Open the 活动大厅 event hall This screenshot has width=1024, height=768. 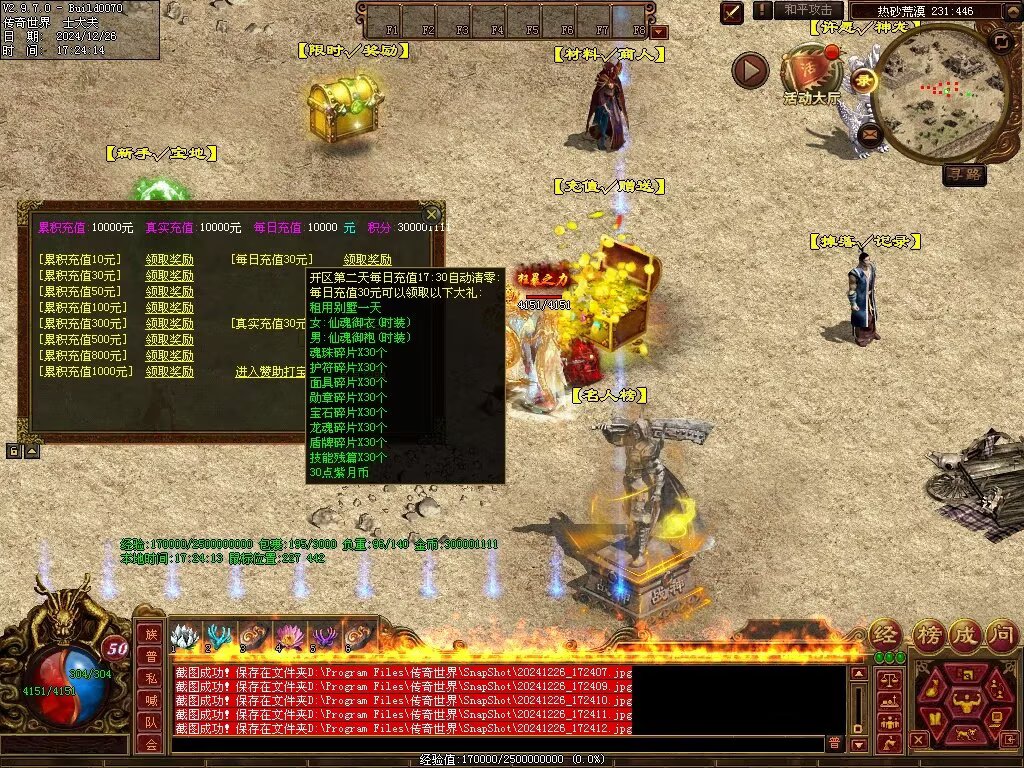click(812, 74)
